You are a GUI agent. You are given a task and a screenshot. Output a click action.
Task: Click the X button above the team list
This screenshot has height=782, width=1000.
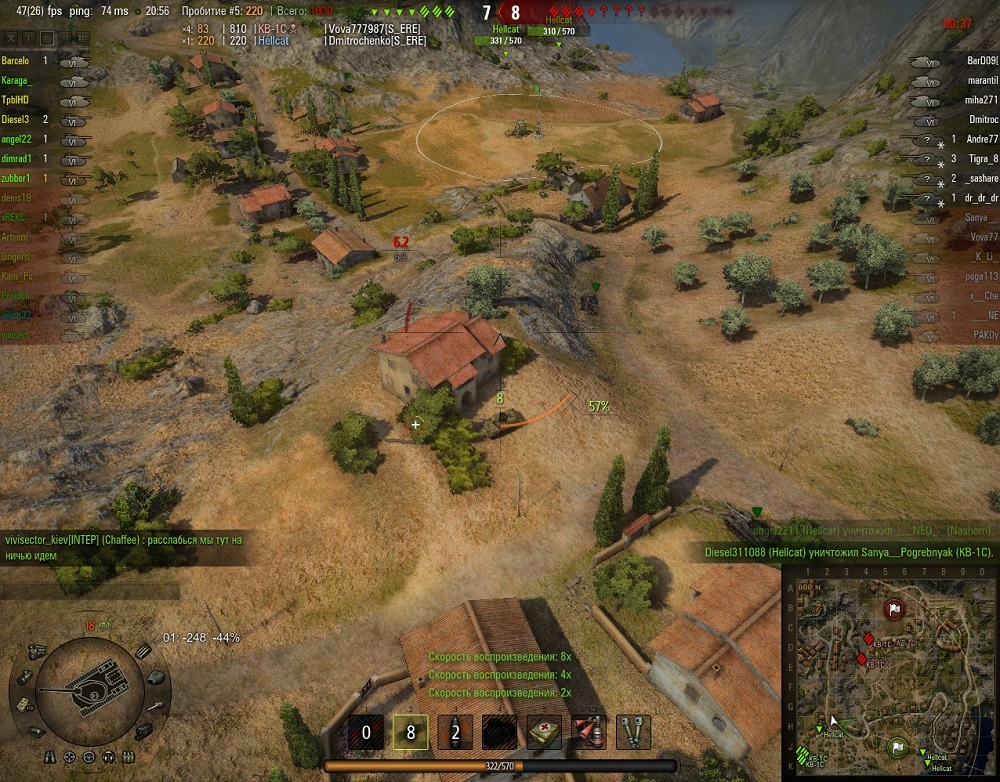tap(10, 37)
